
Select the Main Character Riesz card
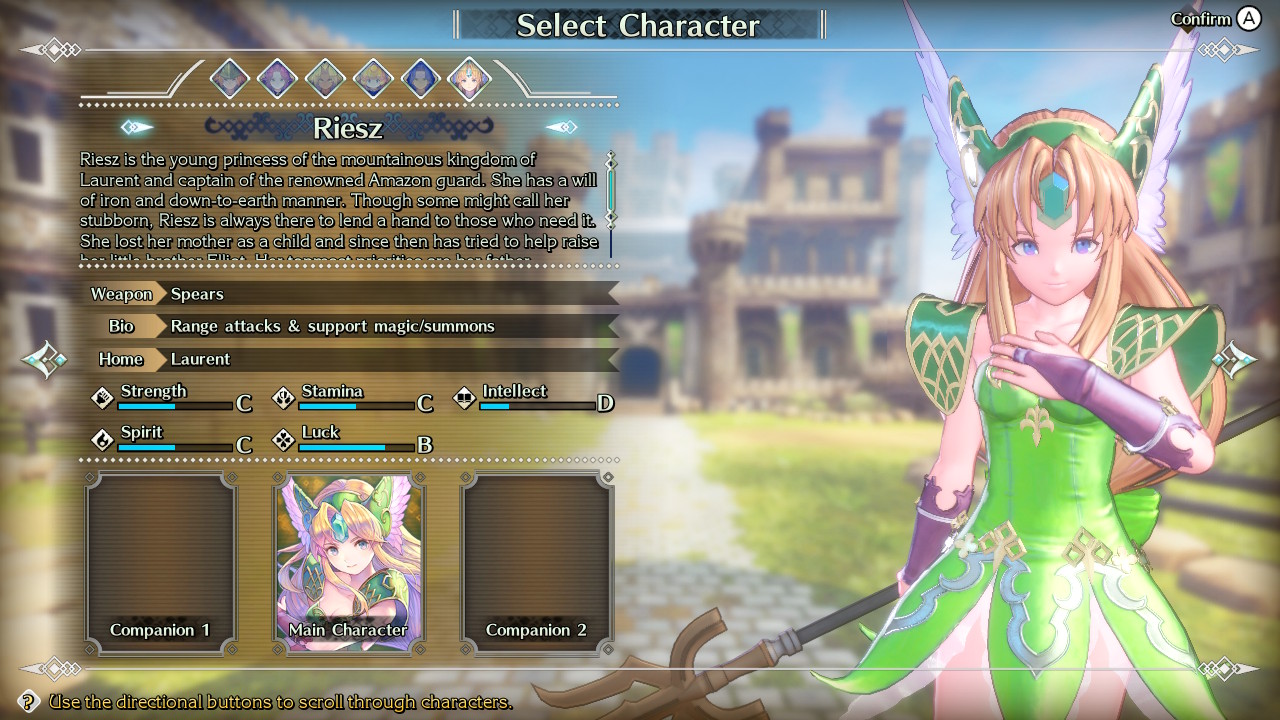pyautogui.click(x=348, y=560)
